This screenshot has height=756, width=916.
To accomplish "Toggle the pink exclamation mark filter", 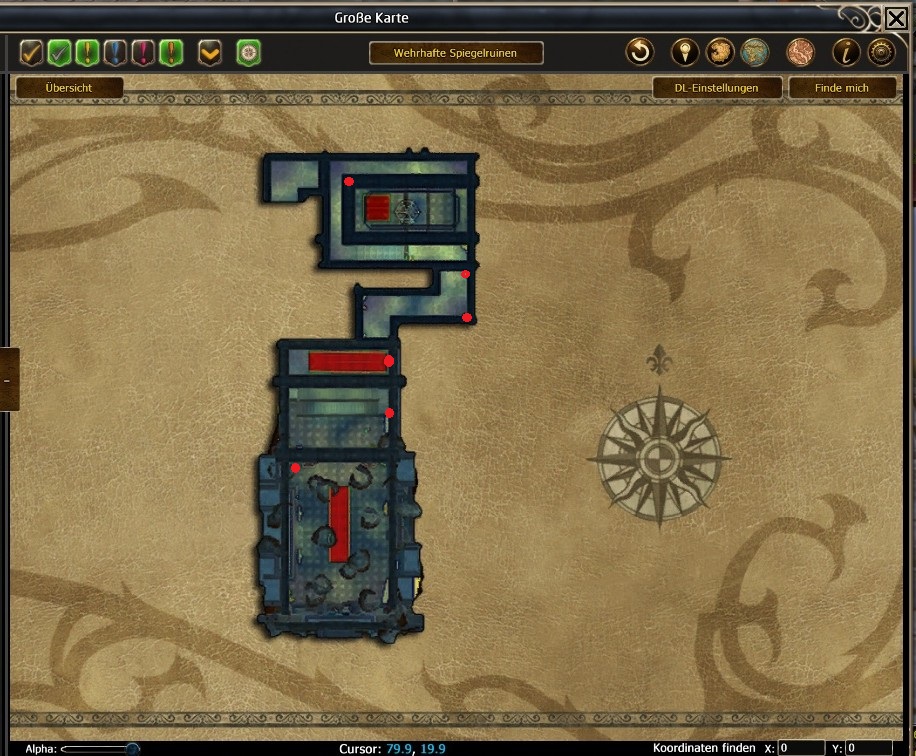I will 144,52.
